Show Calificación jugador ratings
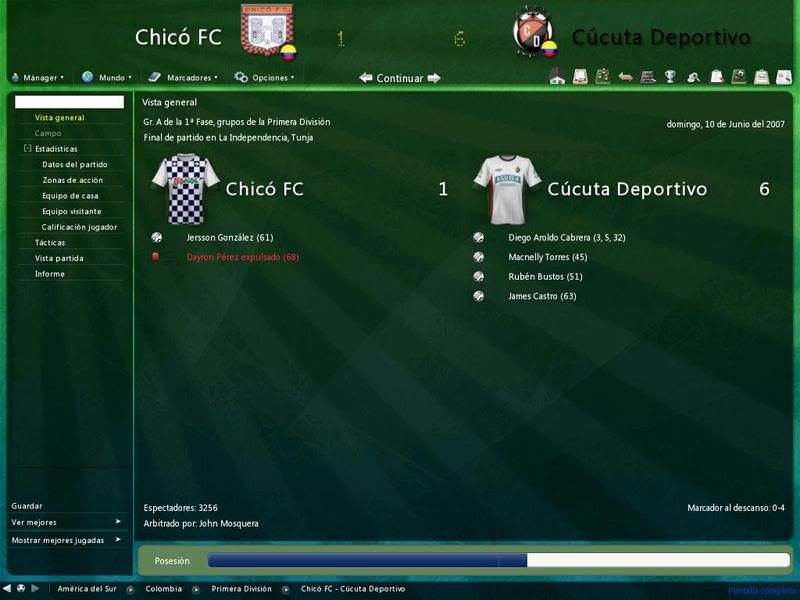The image size is (800, 600). 80,227
